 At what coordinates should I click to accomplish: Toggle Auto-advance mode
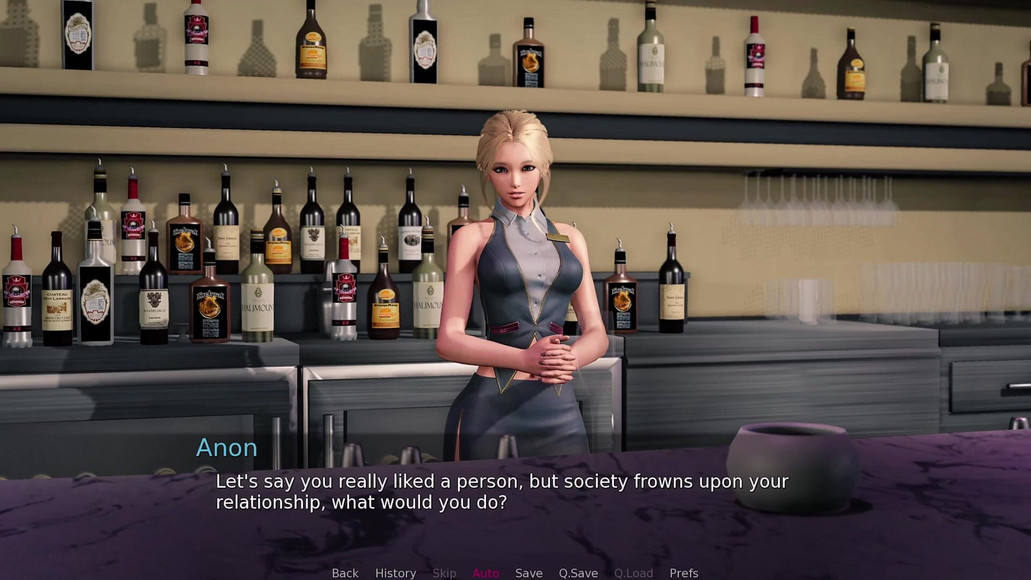[x=486, y=573]
